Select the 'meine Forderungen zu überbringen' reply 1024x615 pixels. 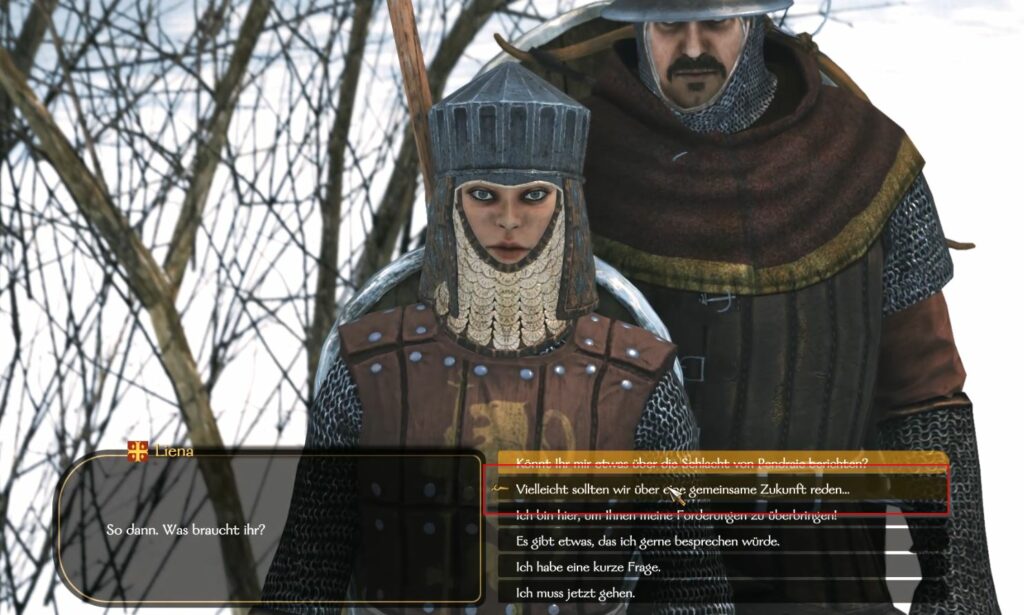tap(676, 515)
